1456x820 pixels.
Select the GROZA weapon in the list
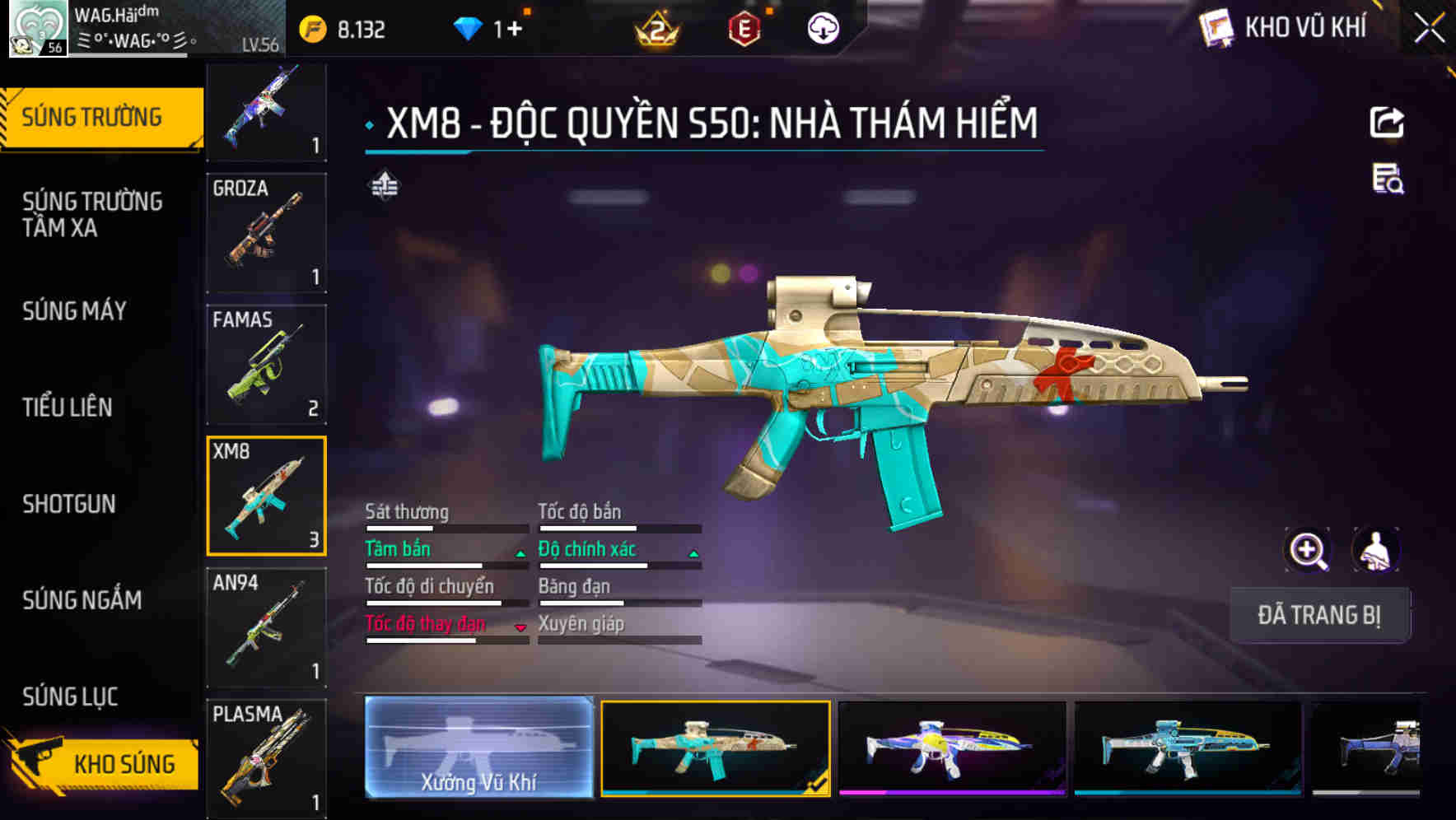click(266, 233)
